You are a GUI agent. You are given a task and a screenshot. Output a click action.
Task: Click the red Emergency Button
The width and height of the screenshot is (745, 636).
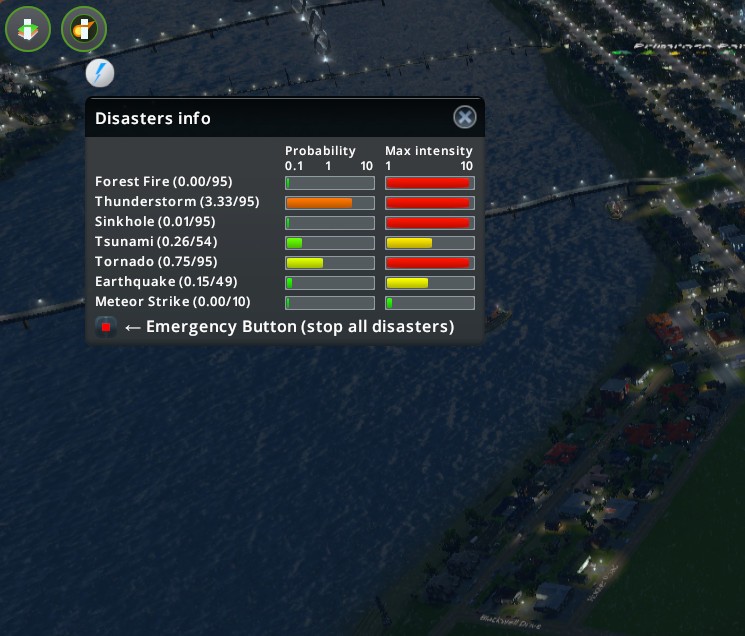click(x=106, y=327)
